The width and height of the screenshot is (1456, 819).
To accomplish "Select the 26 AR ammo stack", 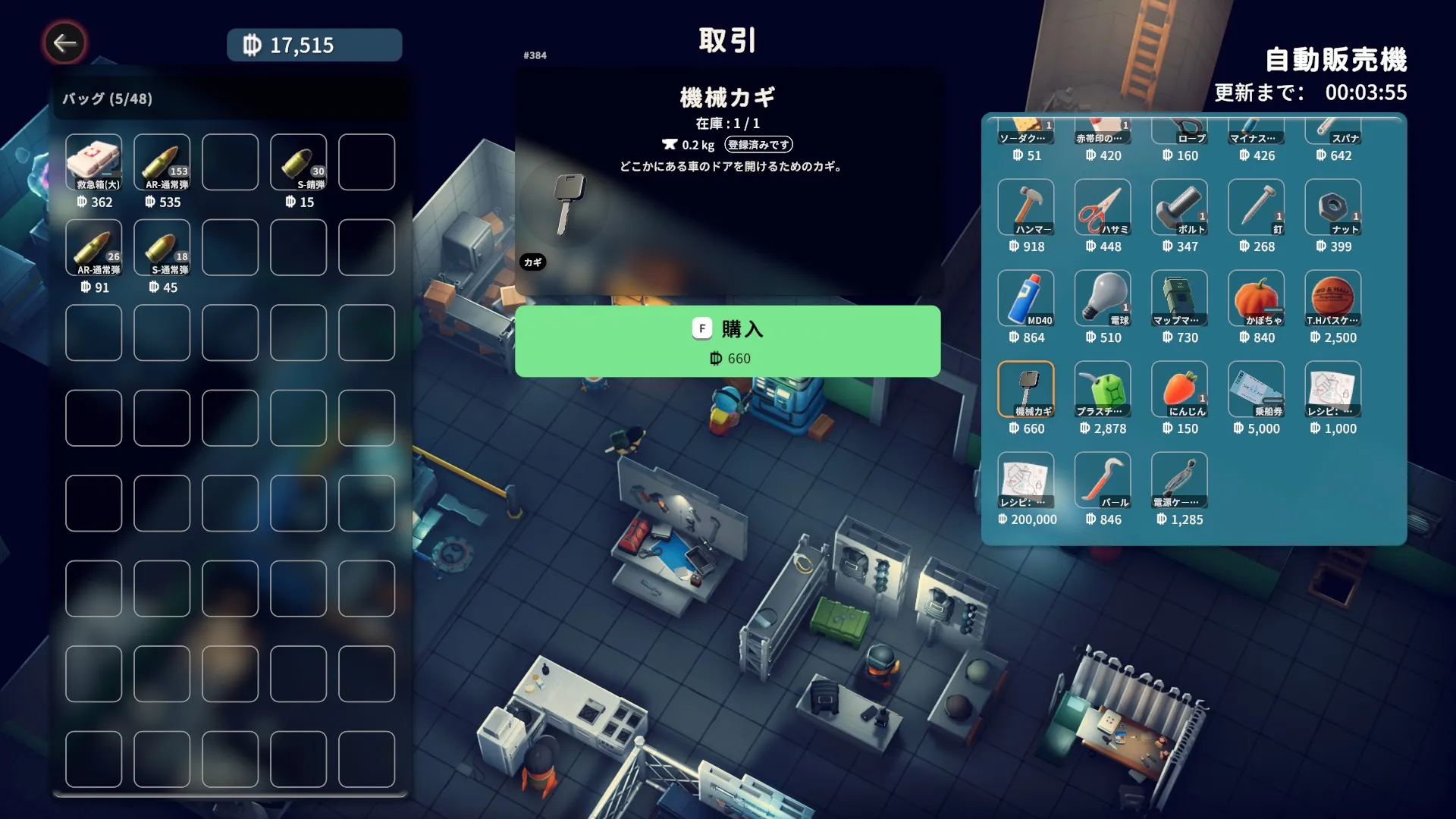I will pos(93,247).
